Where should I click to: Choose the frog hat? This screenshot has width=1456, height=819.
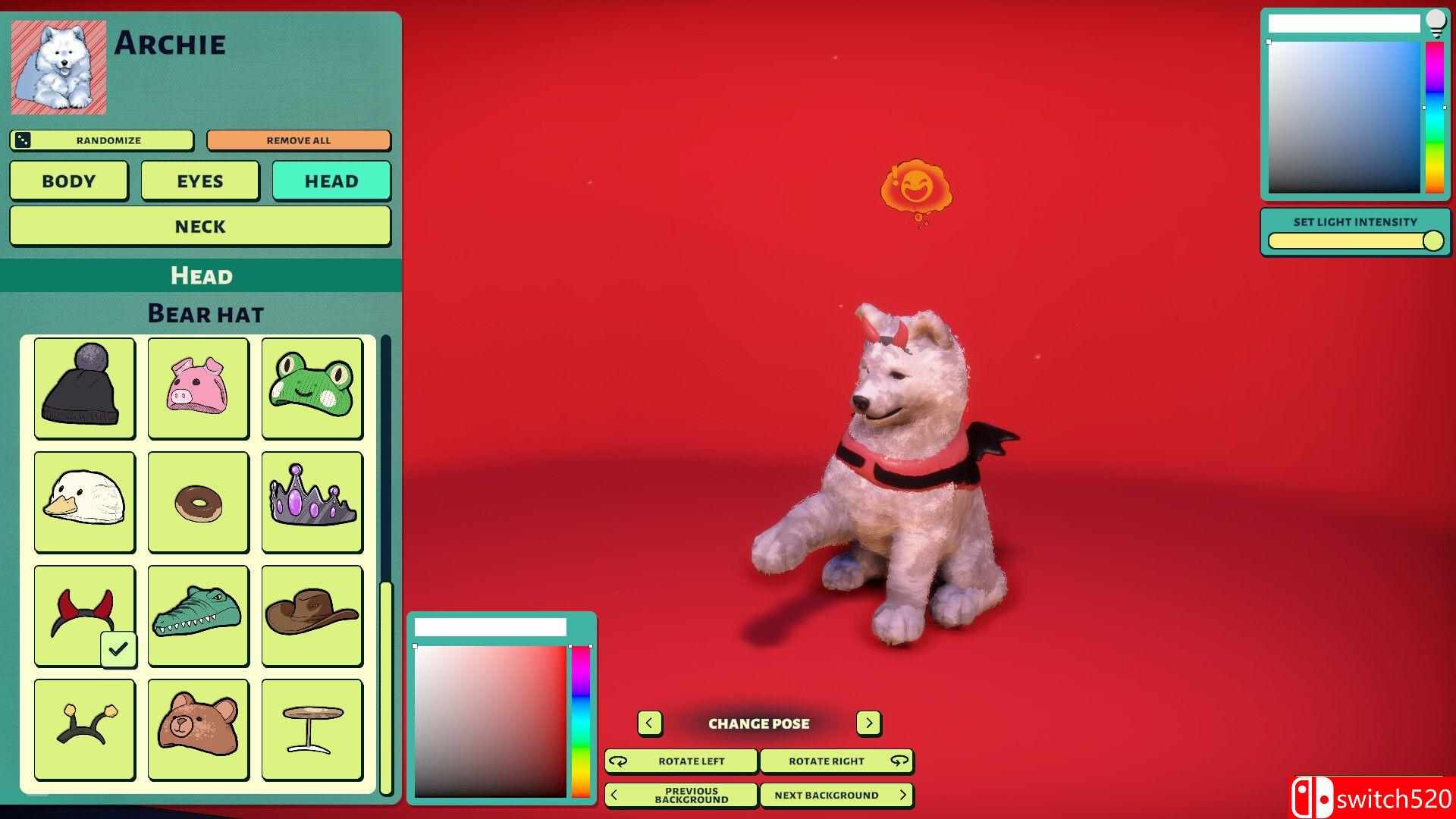click(x=312, y=388)
